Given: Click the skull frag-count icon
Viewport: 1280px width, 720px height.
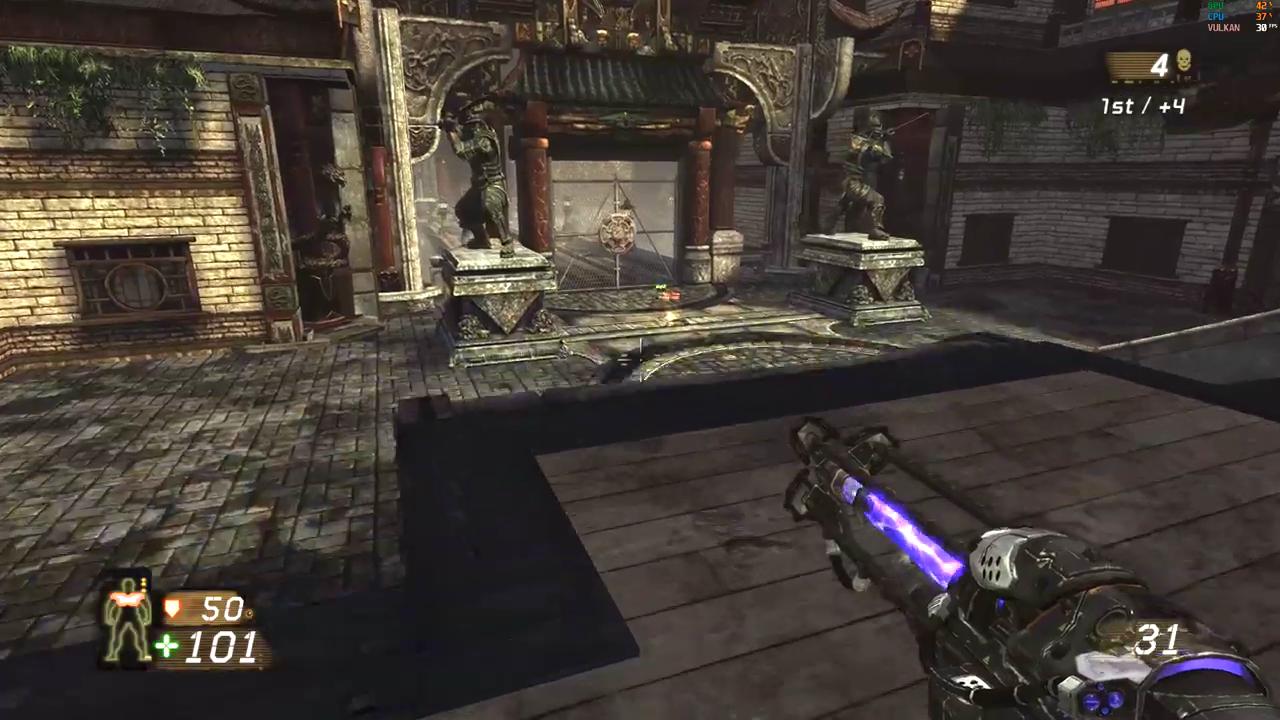Looking at the screenshot, I should point(1184,61).
